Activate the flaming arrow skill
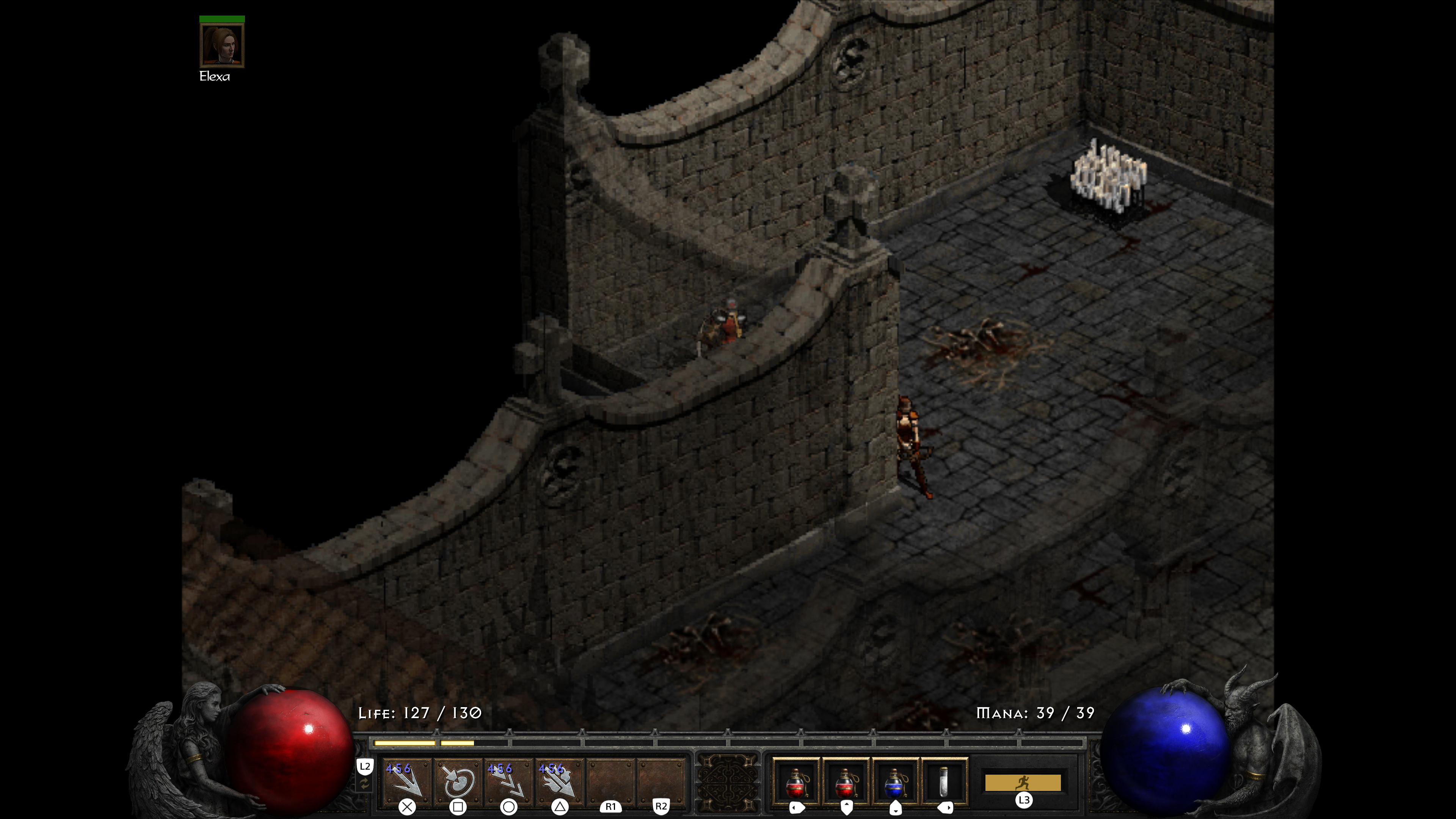 click(559, 781)
